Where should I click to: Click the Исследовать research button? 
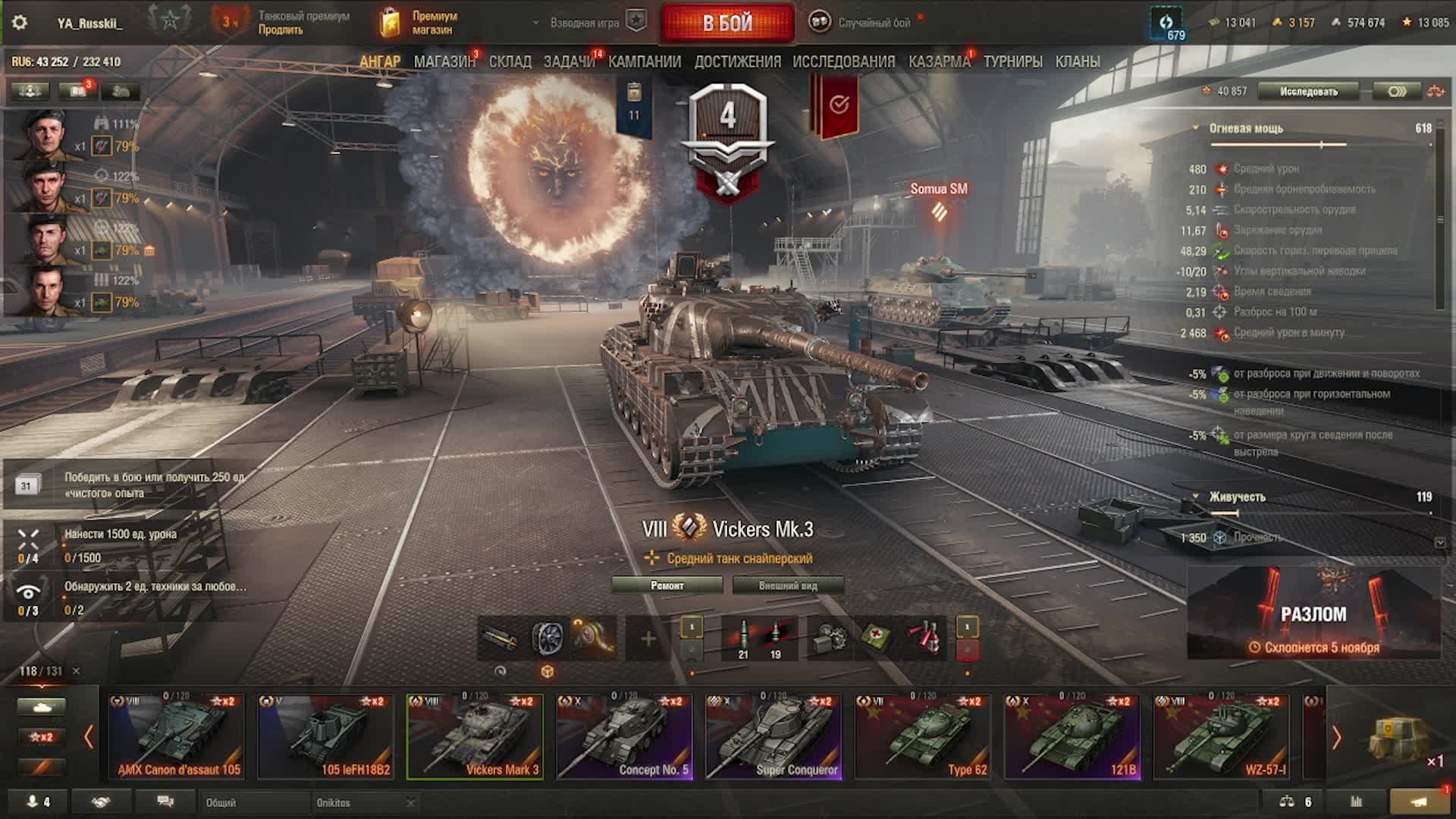pos(1309,92)
